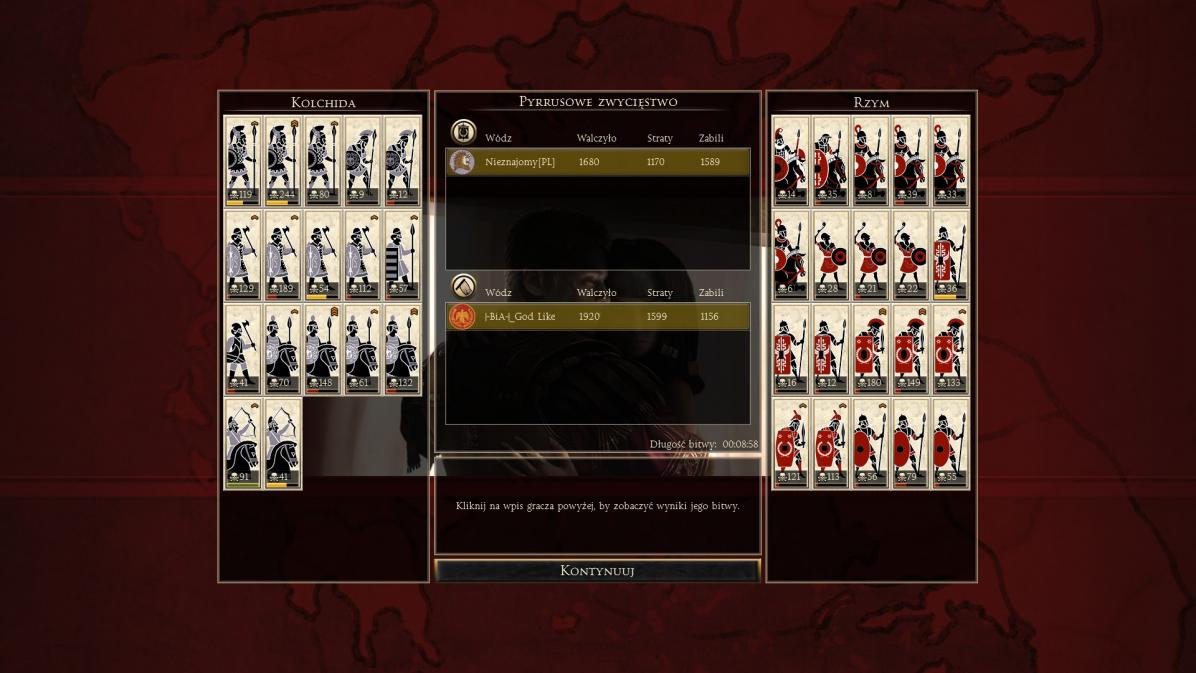Select Kolchida spearman card with 244 kills
This screenshot has width=1196, height=673.
[282, 160]
